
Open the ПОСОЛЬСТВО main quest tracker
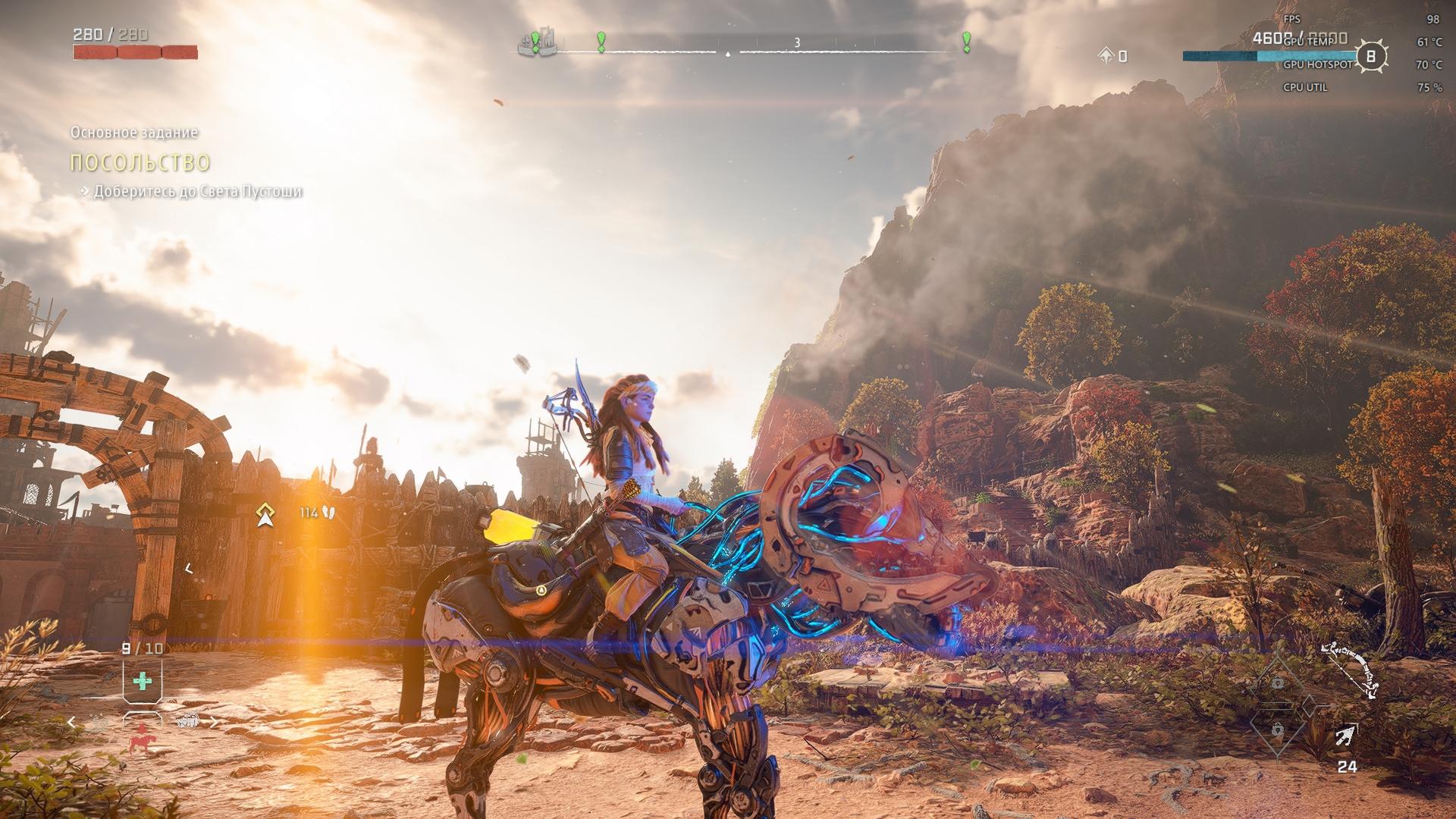(x=140, y=162)
